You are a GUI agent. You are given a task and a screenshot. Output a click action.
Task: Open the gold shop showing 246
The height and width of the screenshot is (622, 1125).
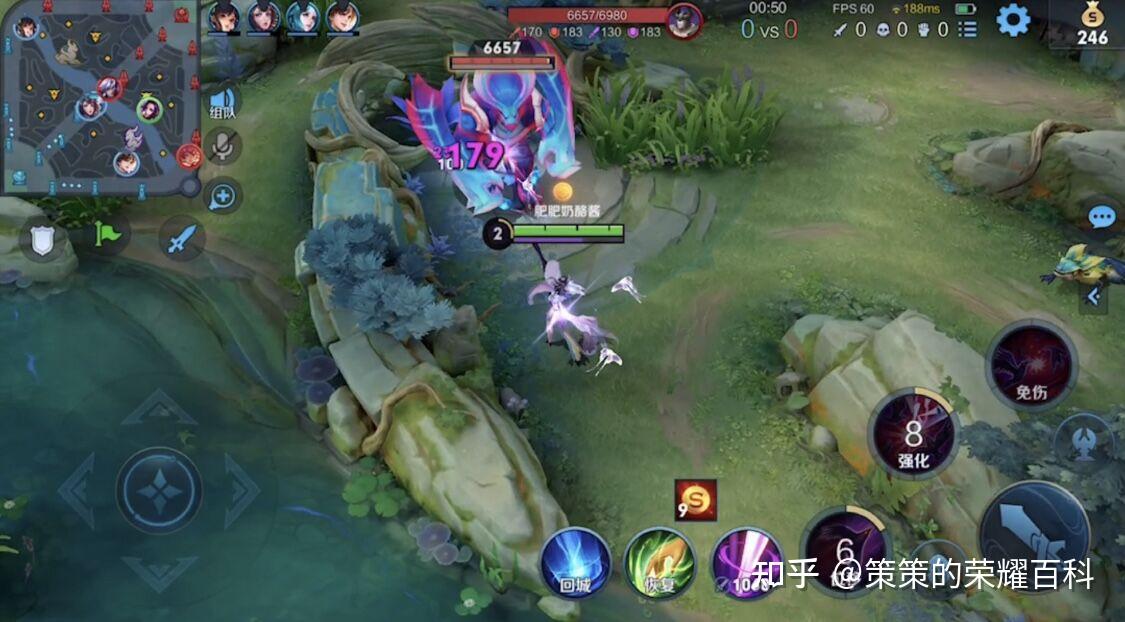tap(1091, 24)
